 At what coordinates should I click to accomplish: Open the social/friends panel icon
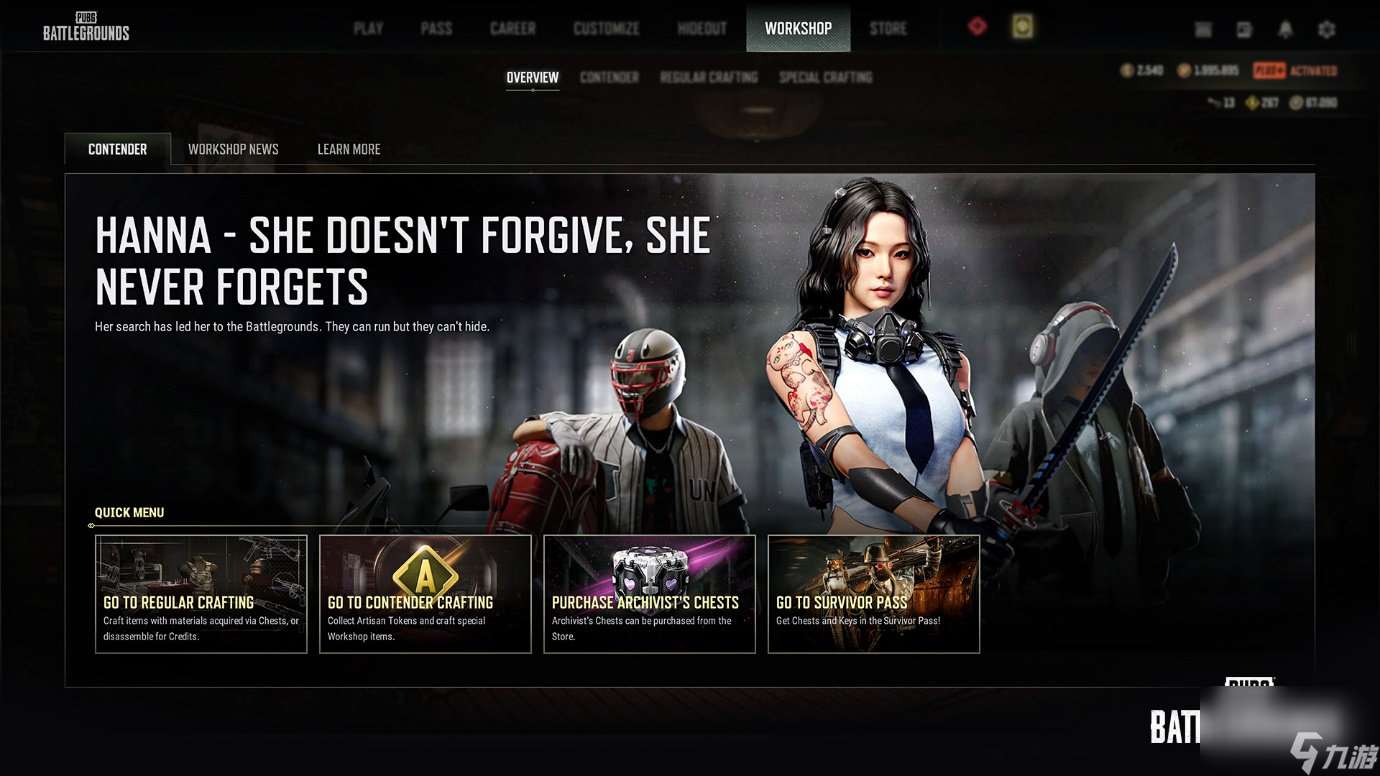pyautogui.click(x=1244, y=29)
